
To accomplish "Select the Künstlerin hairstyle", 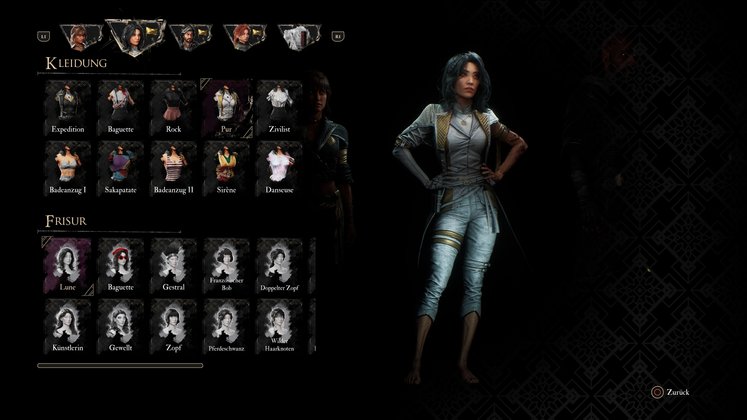I will click(x=68, y=326).
